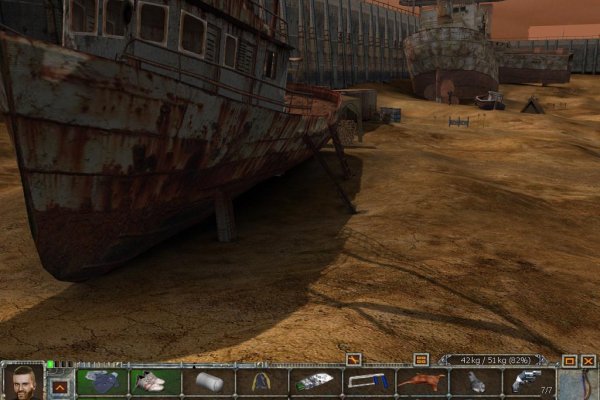Image resolution: width=600 pixels, height=400 pixels.
Task: Close the inventory panel
Action: (x=588, y=360)
